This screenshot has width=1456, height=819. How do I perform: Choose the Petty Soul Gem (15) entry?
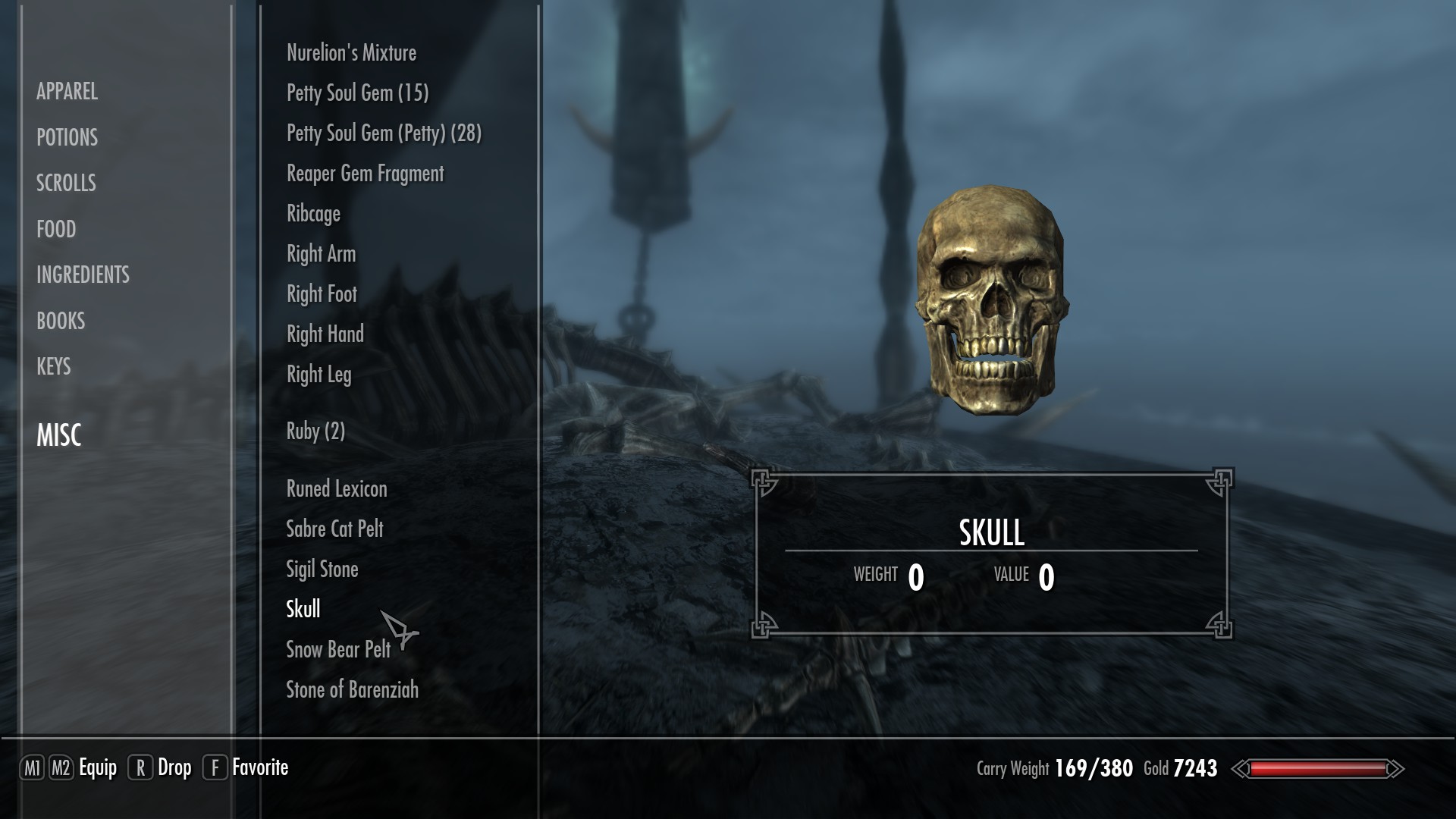(357, 93)
